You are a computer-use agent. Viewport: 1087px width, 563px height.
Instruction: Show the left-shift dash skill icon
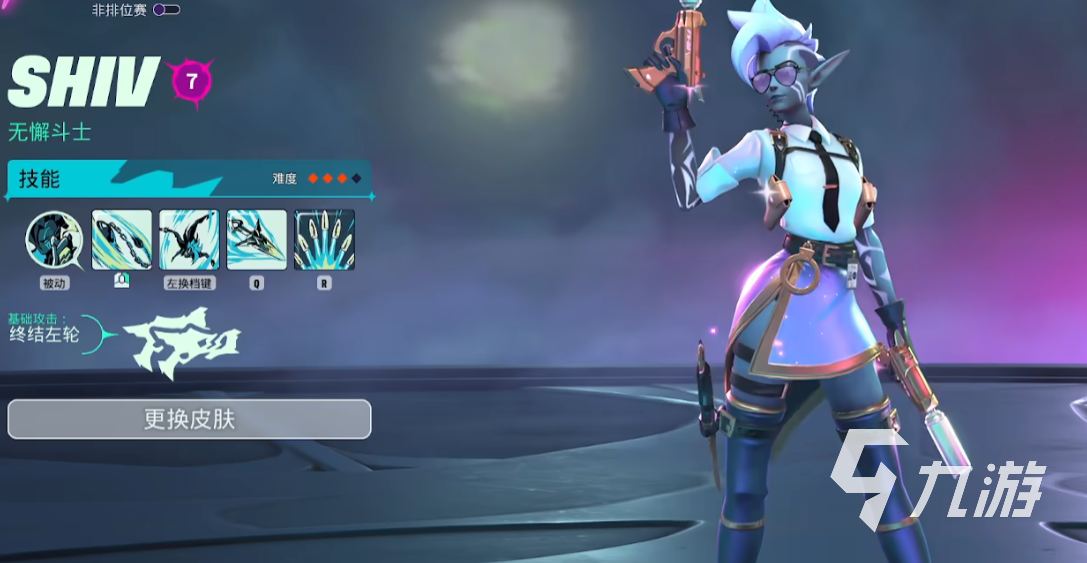189,240
